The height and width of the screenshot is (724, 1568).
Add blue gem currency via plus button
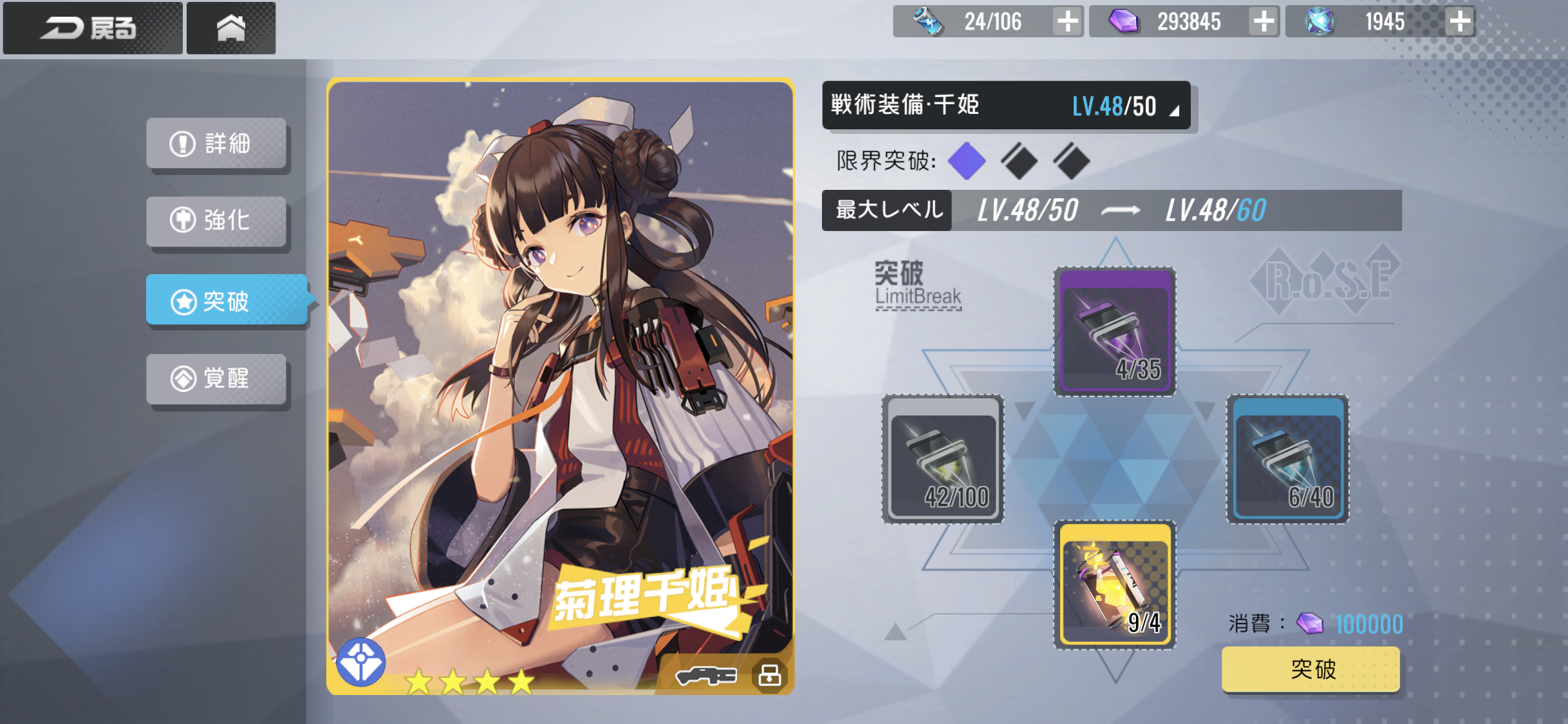point(1459,22)
